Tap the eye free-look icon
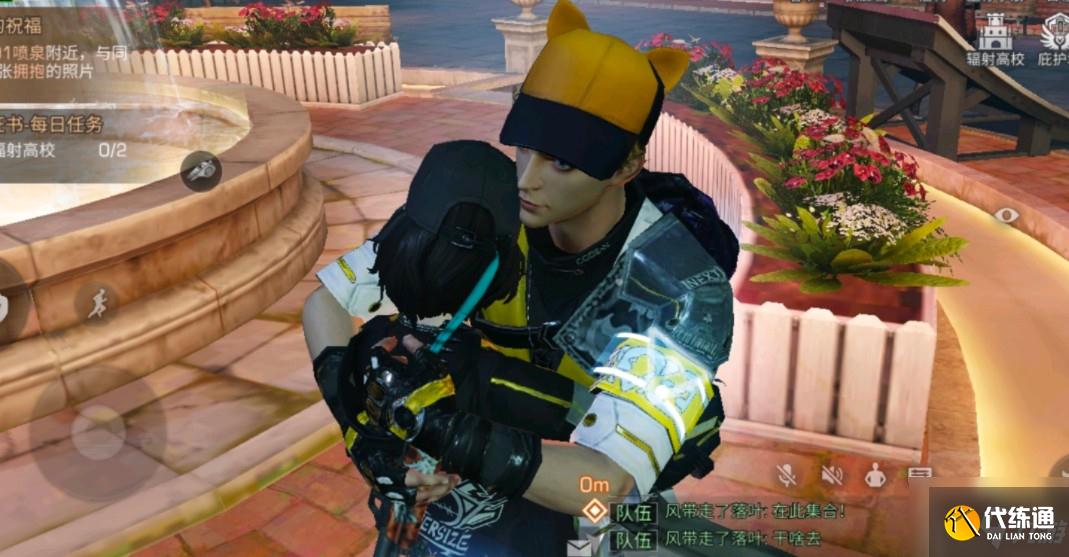The image size is (1069, 557). click(x=1006, y=215)
